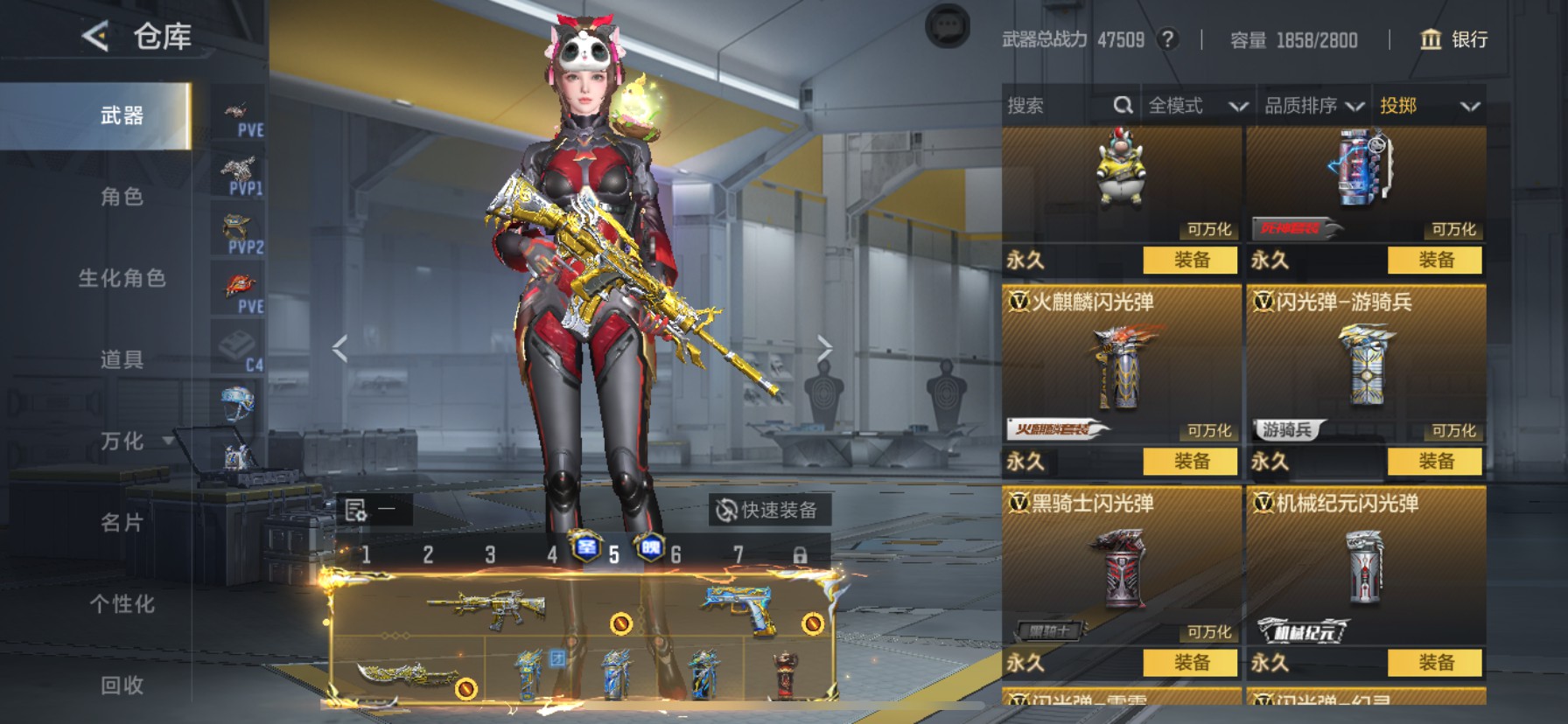Open the chat bubble icon
1568x724 pixels.
(x=948, y=27)
